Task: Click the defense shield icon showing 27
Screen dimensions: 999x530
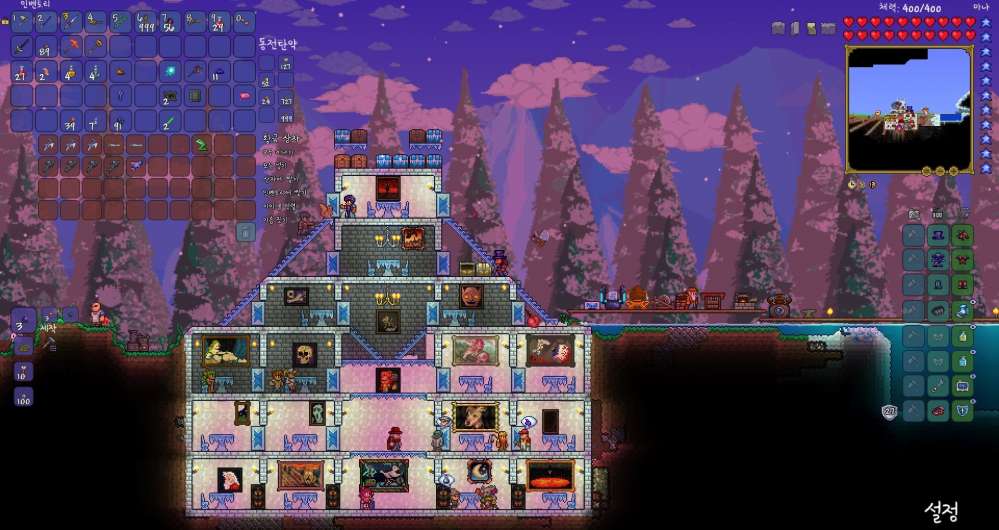Action: click(x=888, y=411)
